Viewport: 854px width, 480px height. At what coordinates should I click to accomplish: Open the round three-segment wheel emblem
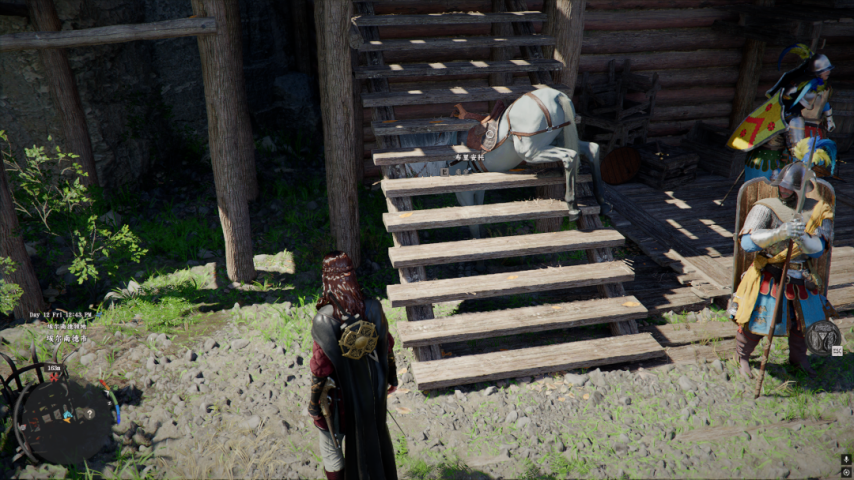tap(821, 337)
